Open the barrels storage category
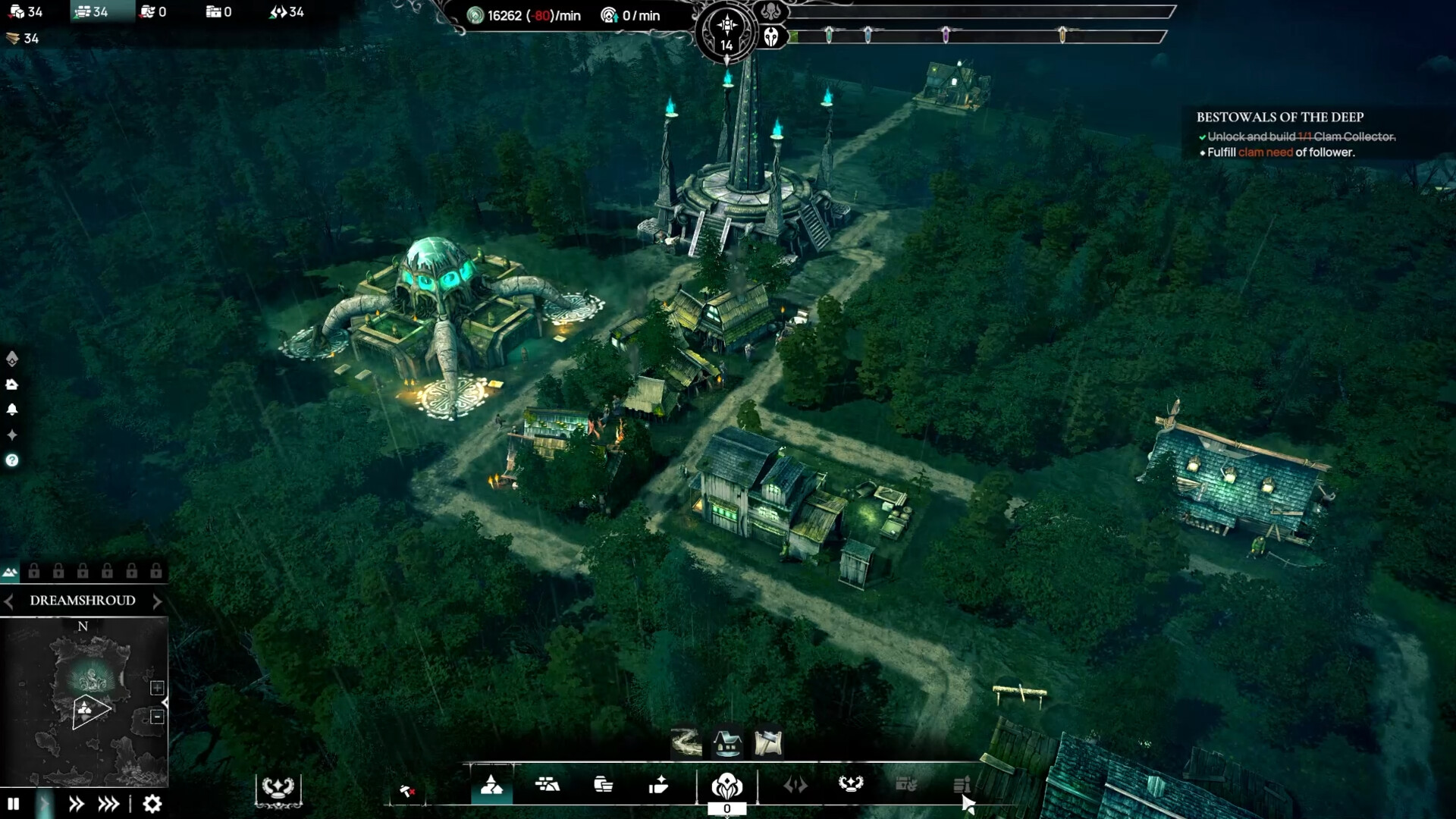 [603, 785]
